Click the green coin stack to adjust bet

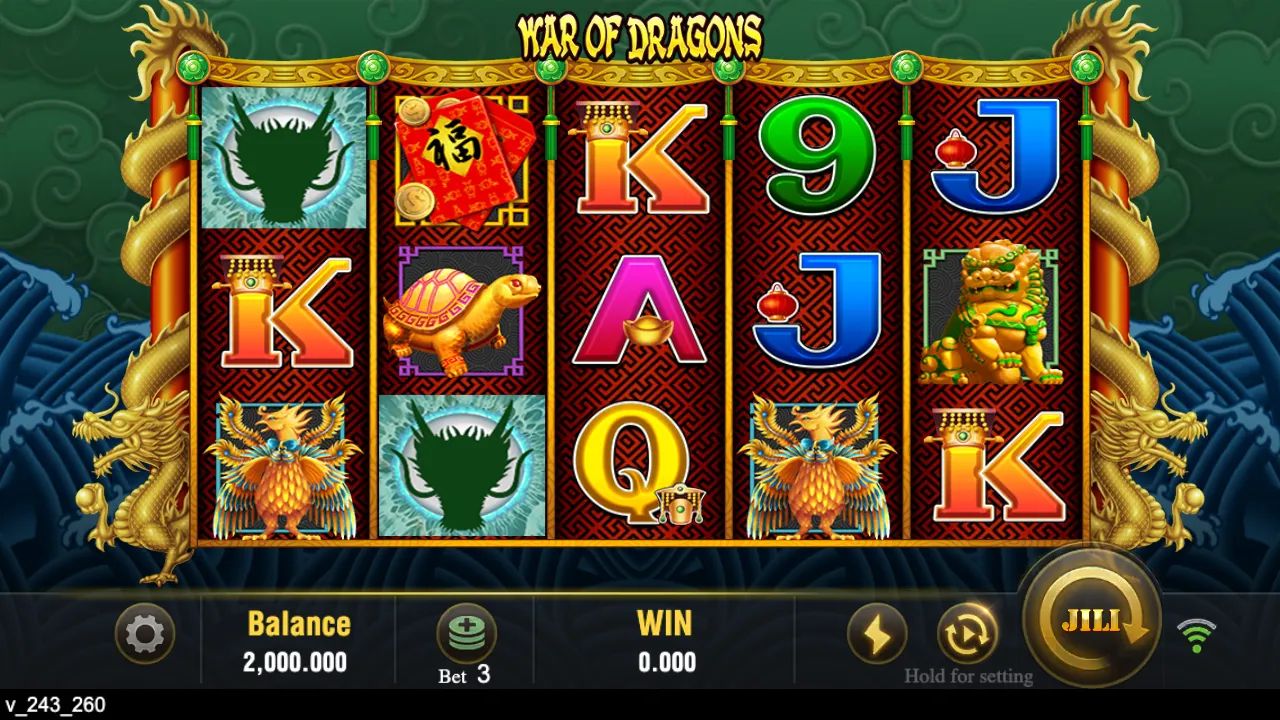[x=465, y=630]
